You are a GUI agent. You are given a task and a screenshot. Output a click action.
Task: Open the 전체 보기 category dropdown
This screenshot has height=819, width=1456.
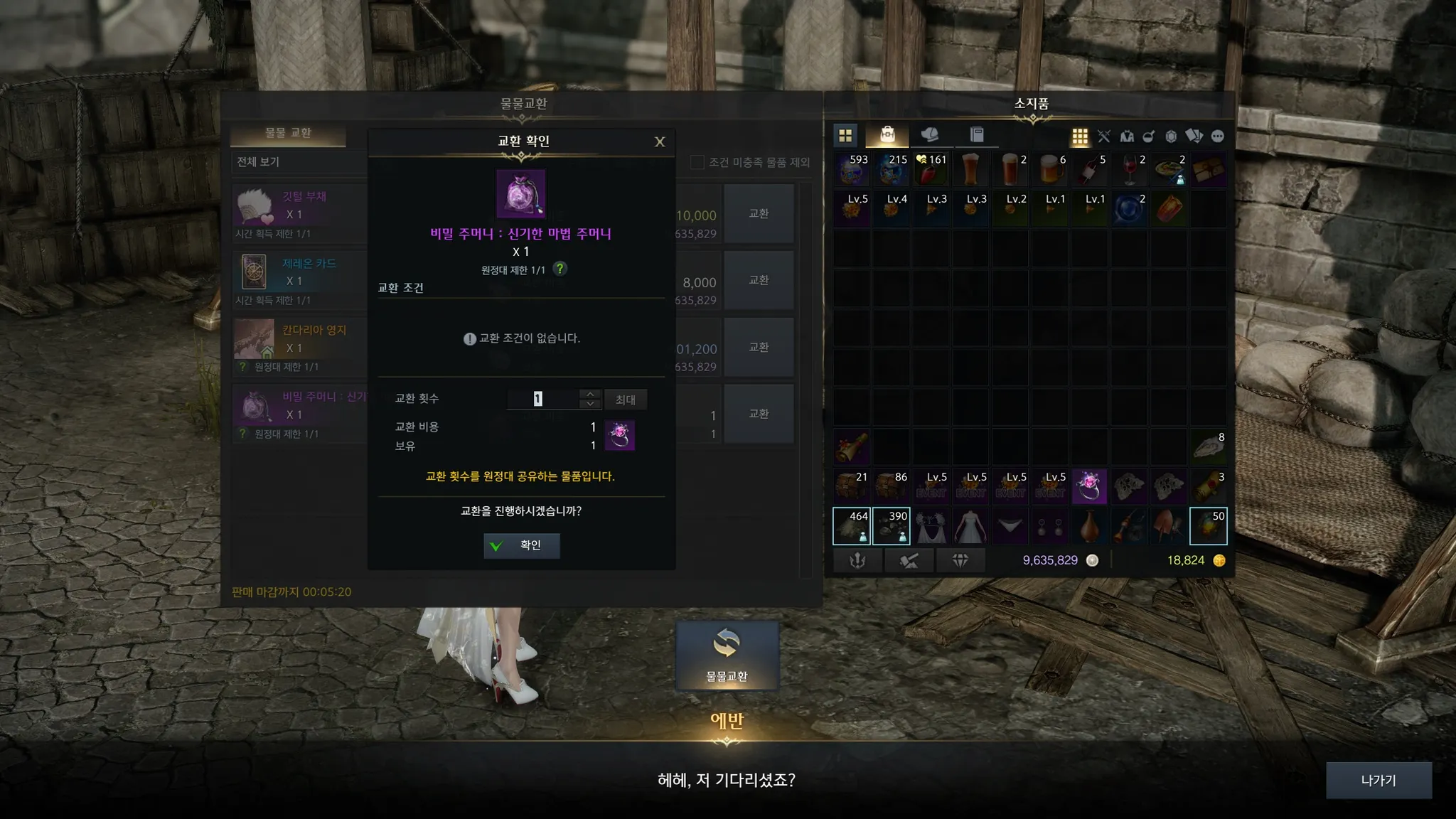coord(299,162)
